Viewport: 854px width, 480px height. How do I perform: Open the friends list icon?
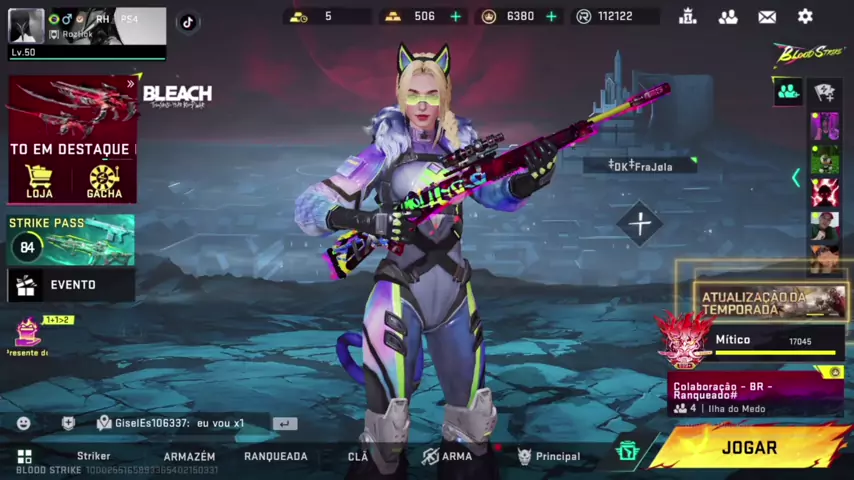[728, 16]
